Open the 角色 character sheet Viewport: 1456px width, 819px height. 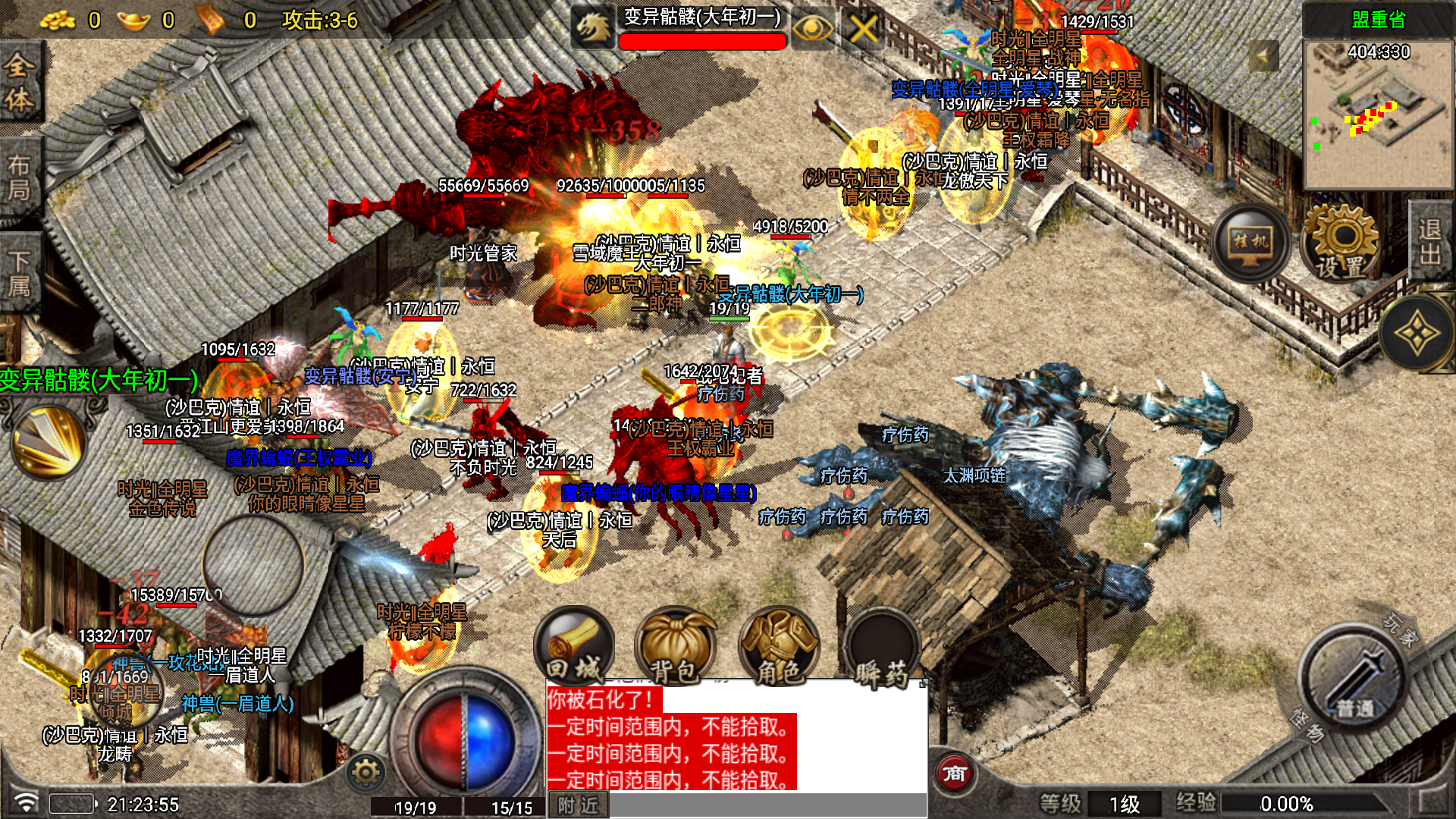[779, 647]
